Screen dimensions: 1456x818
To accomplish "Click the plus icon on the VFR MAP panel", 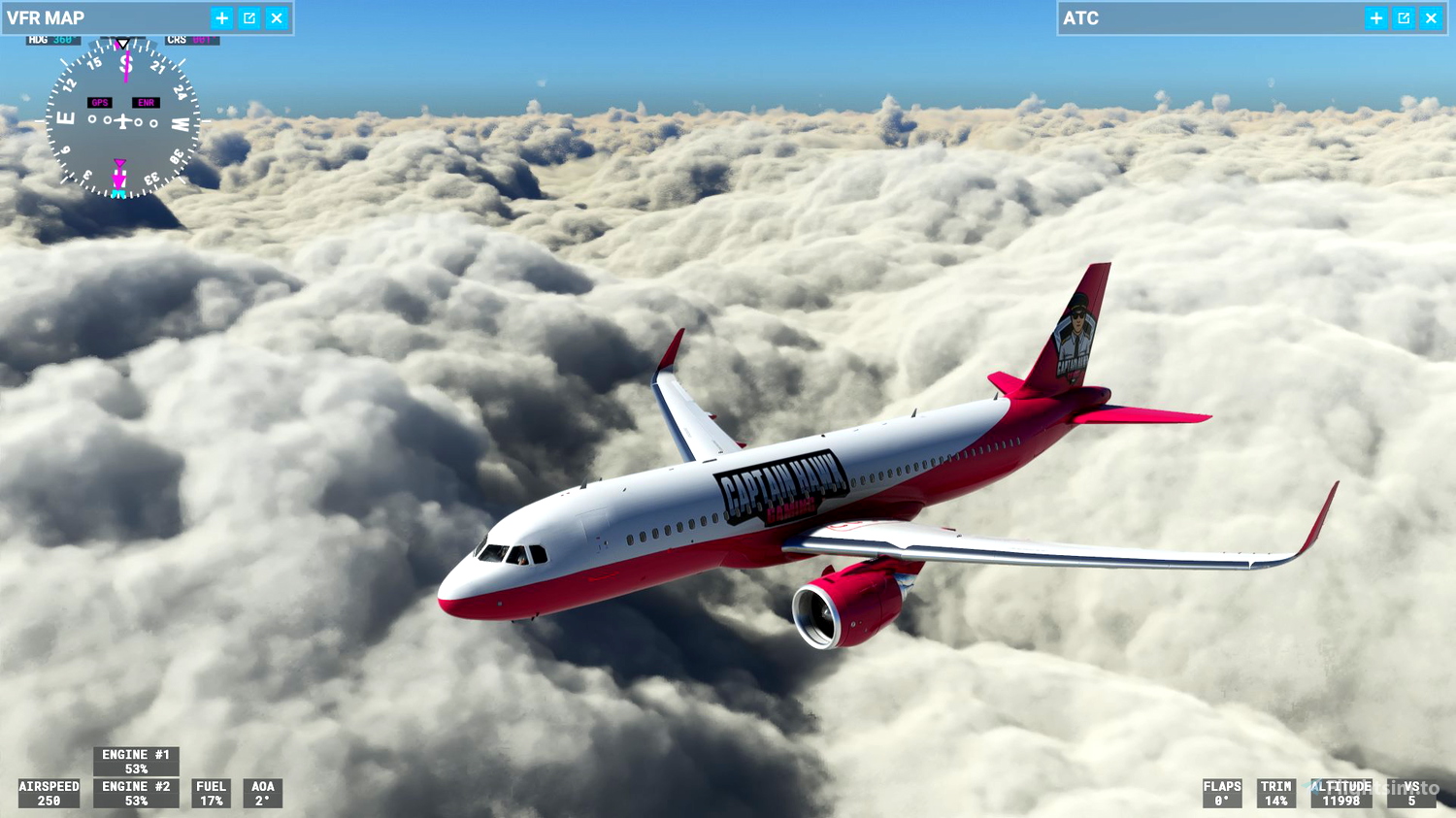I will point(221,17).
